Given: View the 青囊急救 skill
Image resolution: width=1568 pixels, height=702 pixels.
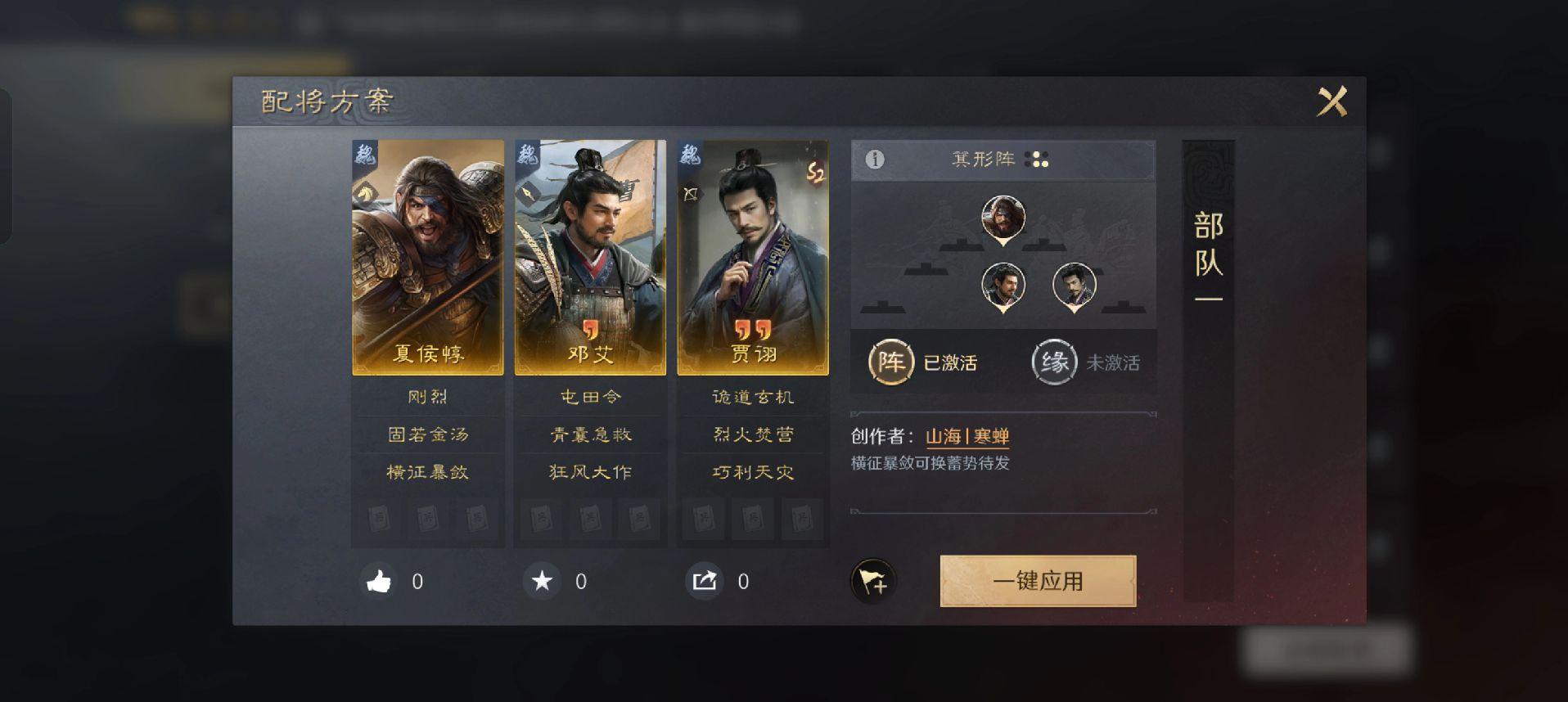Looking at the screenshot, I should (590, 434).
